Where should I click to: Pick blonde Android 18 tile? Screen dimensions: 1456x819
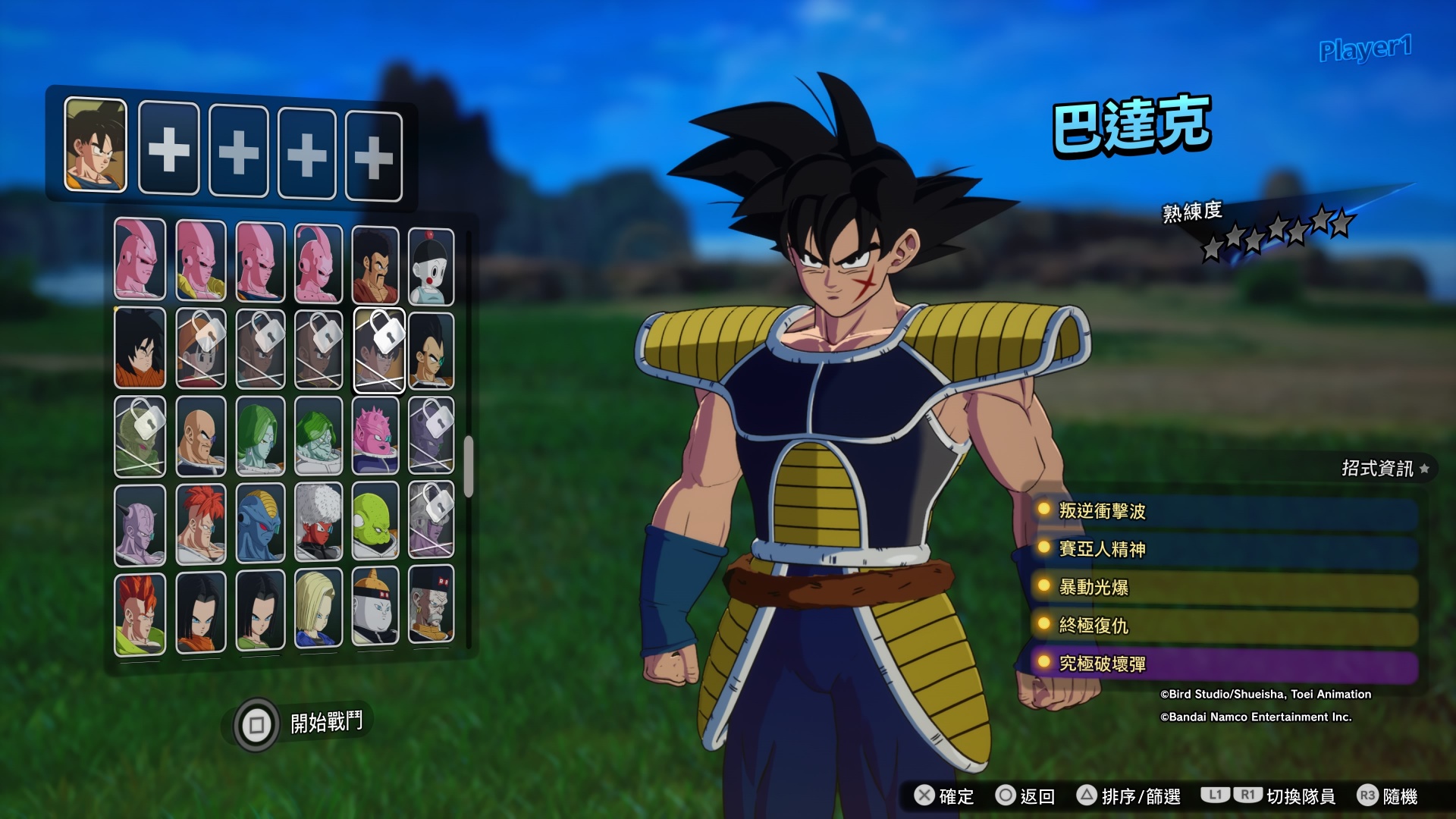pyautogui.click(x=318, y=610)
